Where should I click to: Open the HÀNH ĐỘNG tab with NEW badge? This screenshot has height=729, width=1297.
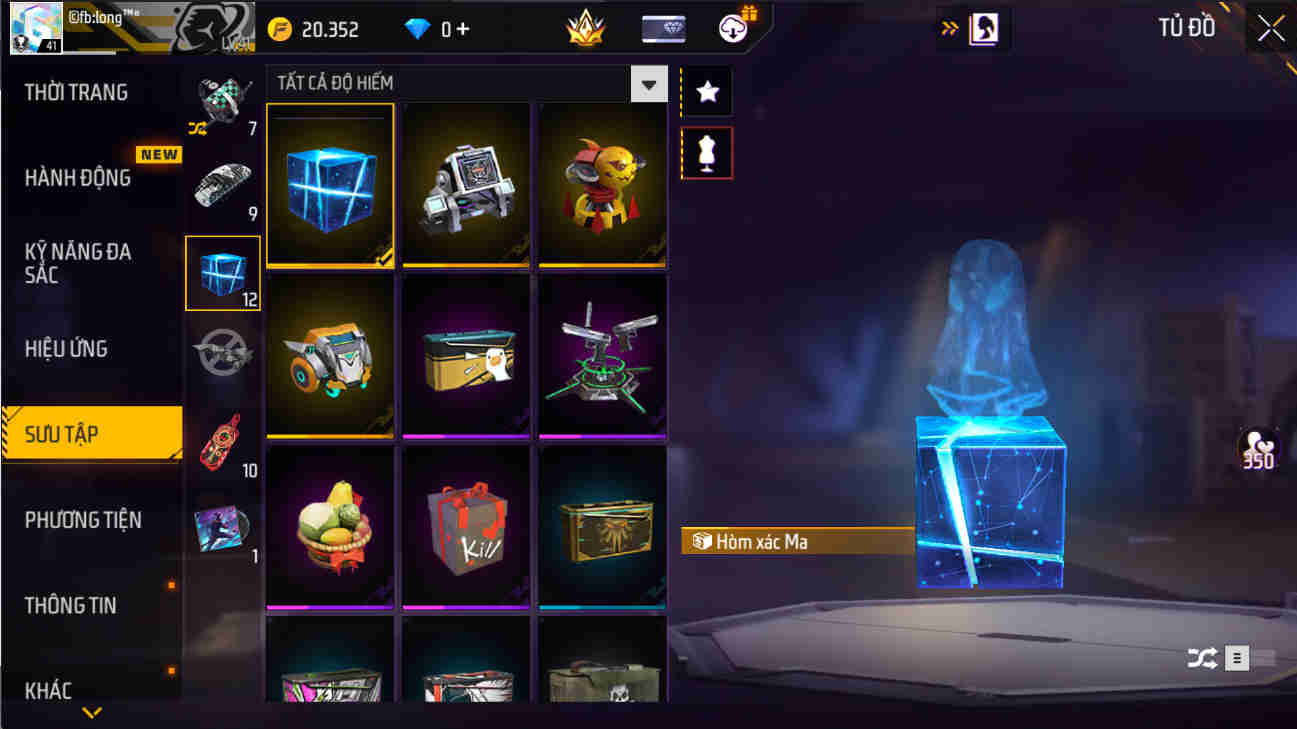[x=75, y=177]
